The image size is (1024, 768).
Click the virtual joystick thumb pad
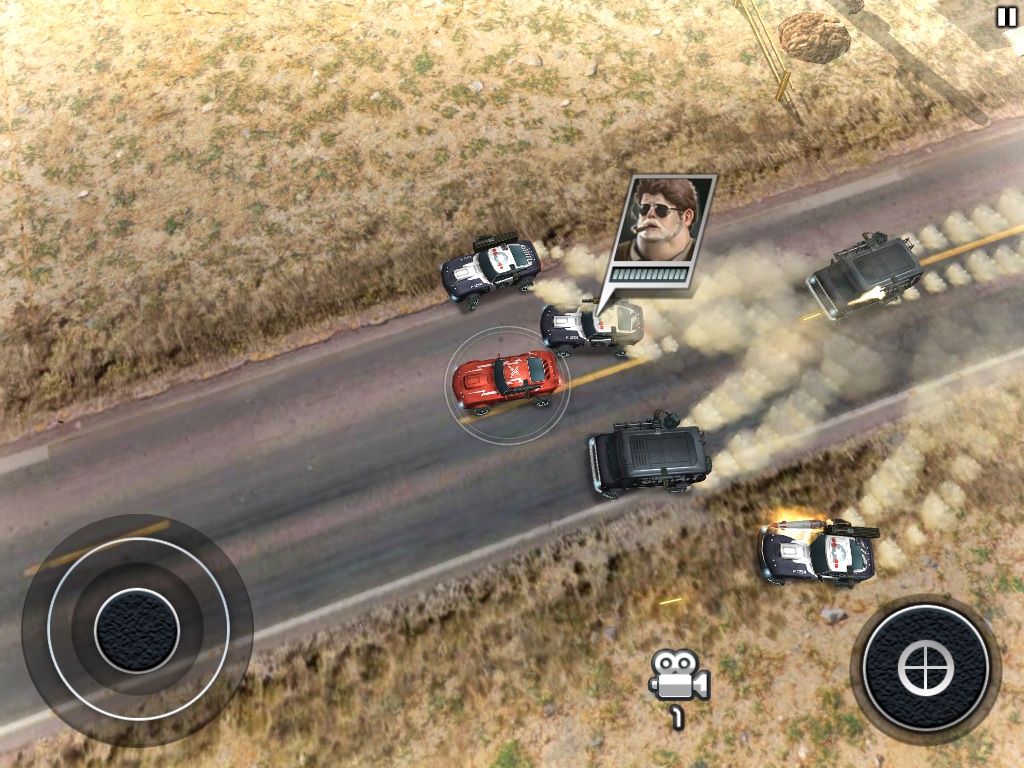pos(137,630)
